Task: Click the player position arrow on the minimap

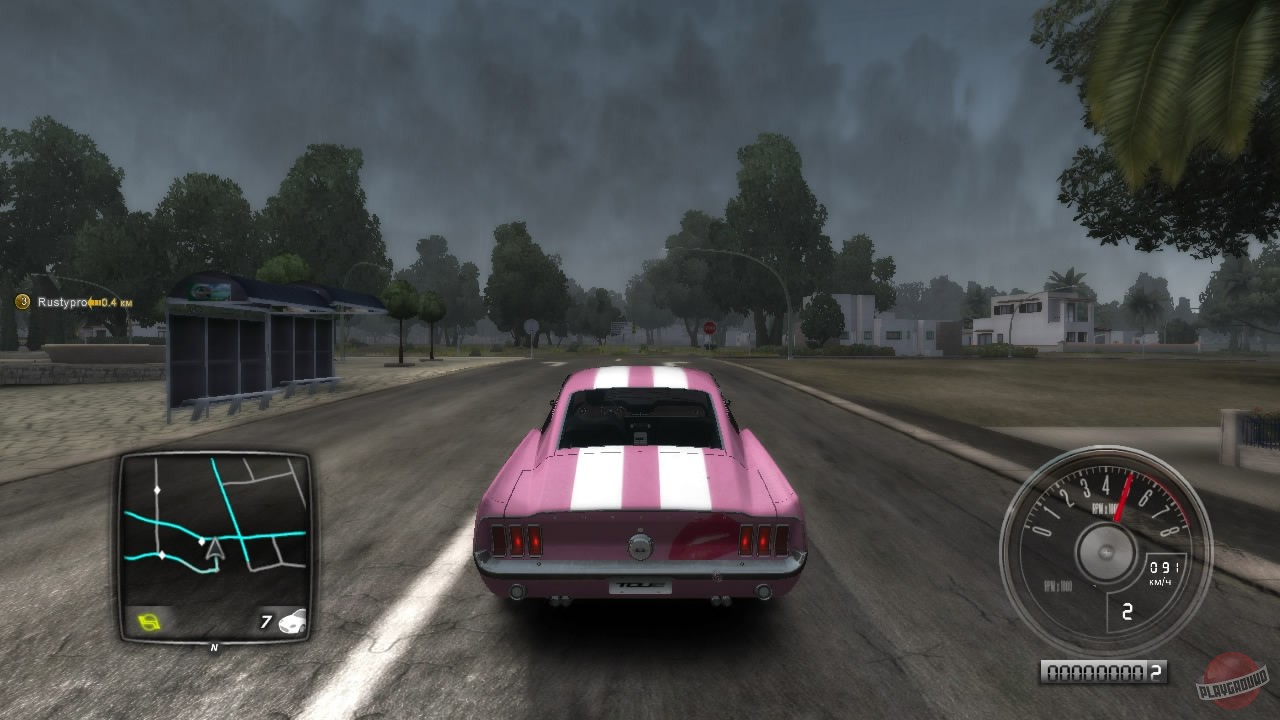Action: pyautogui.click(x=214, y=550)
